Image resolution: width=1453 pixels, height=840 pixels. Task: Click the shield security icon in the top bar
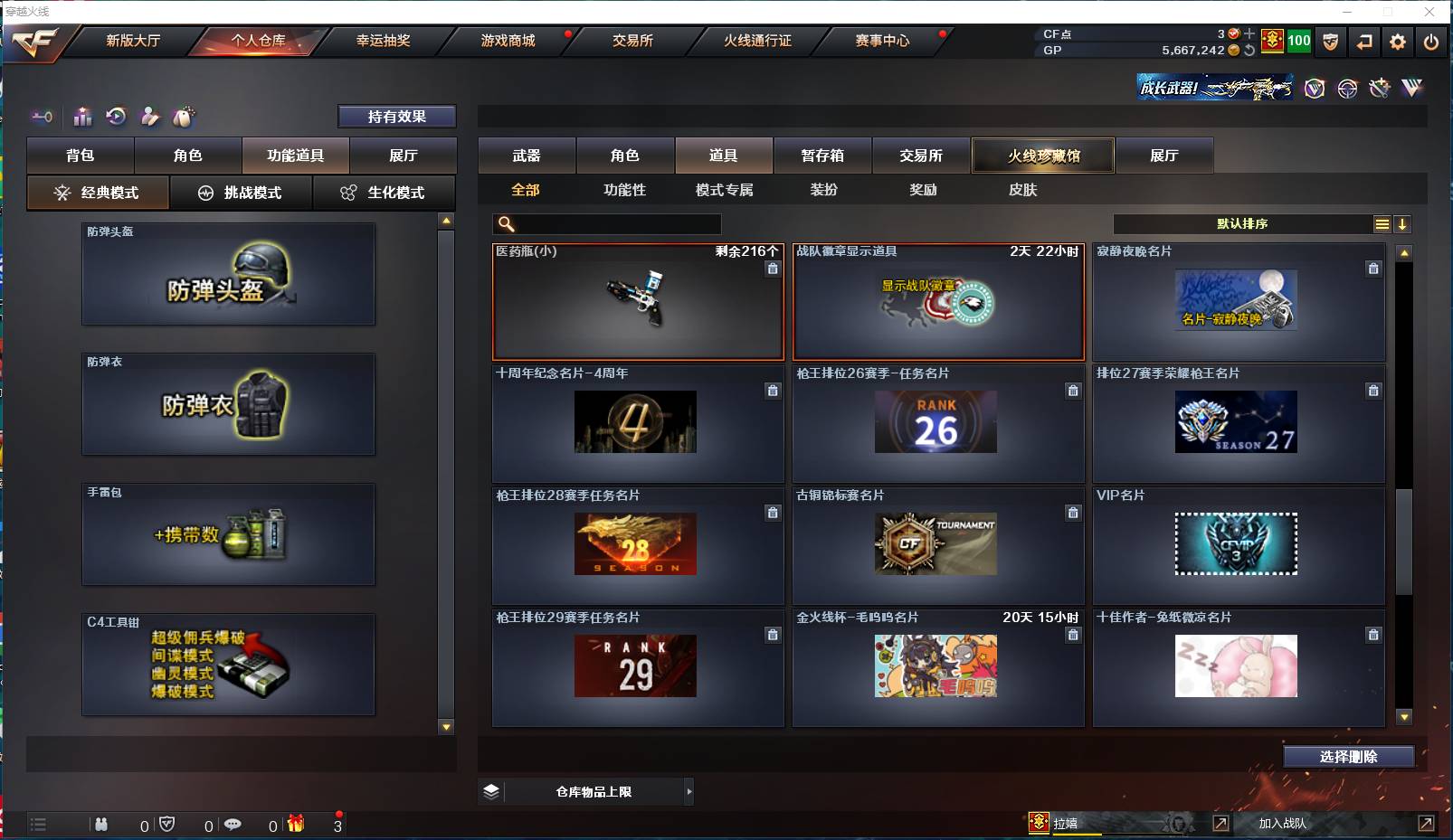1331,41
